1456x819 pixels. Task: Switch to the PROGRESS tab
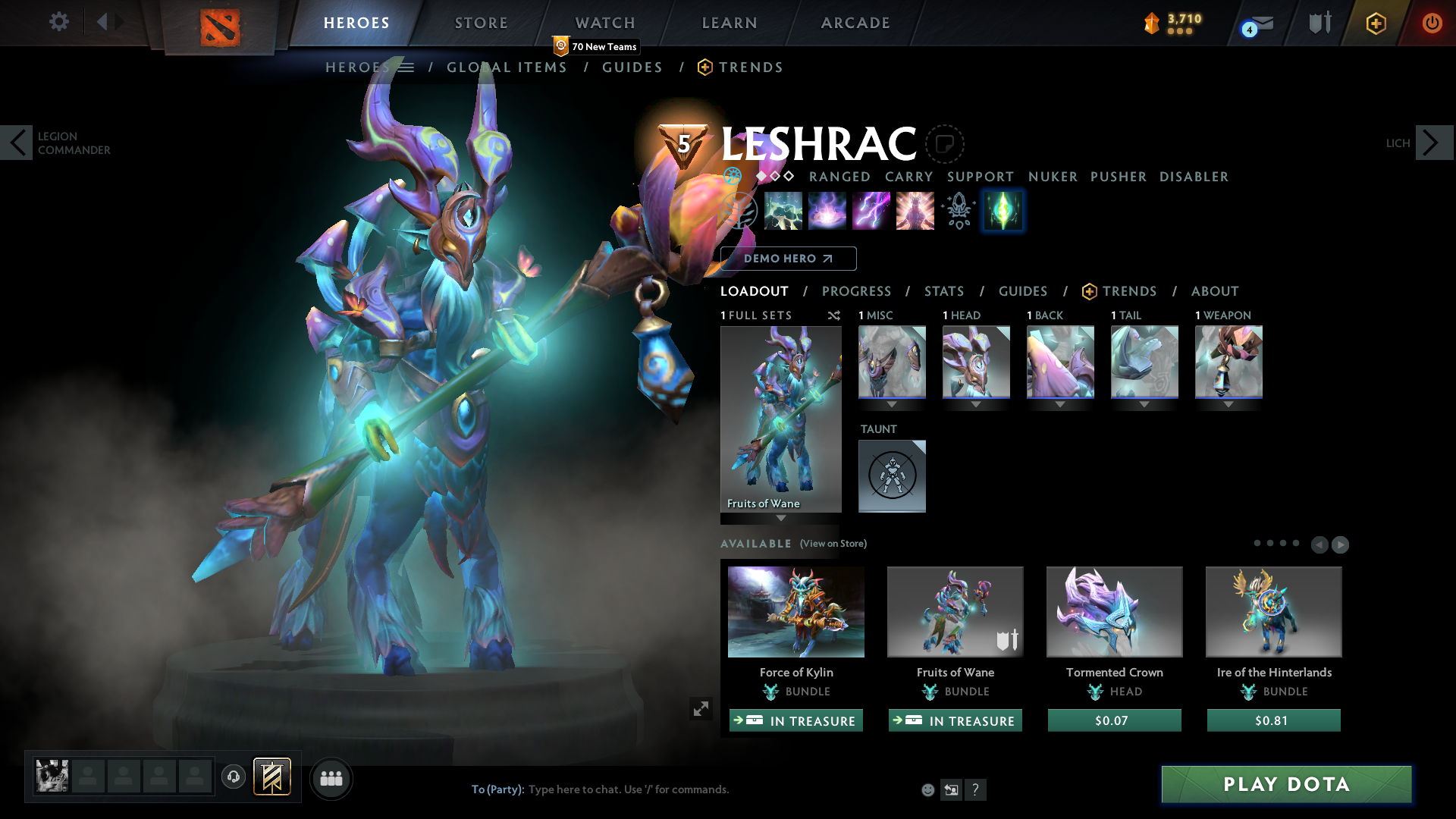tap(857, 291)
